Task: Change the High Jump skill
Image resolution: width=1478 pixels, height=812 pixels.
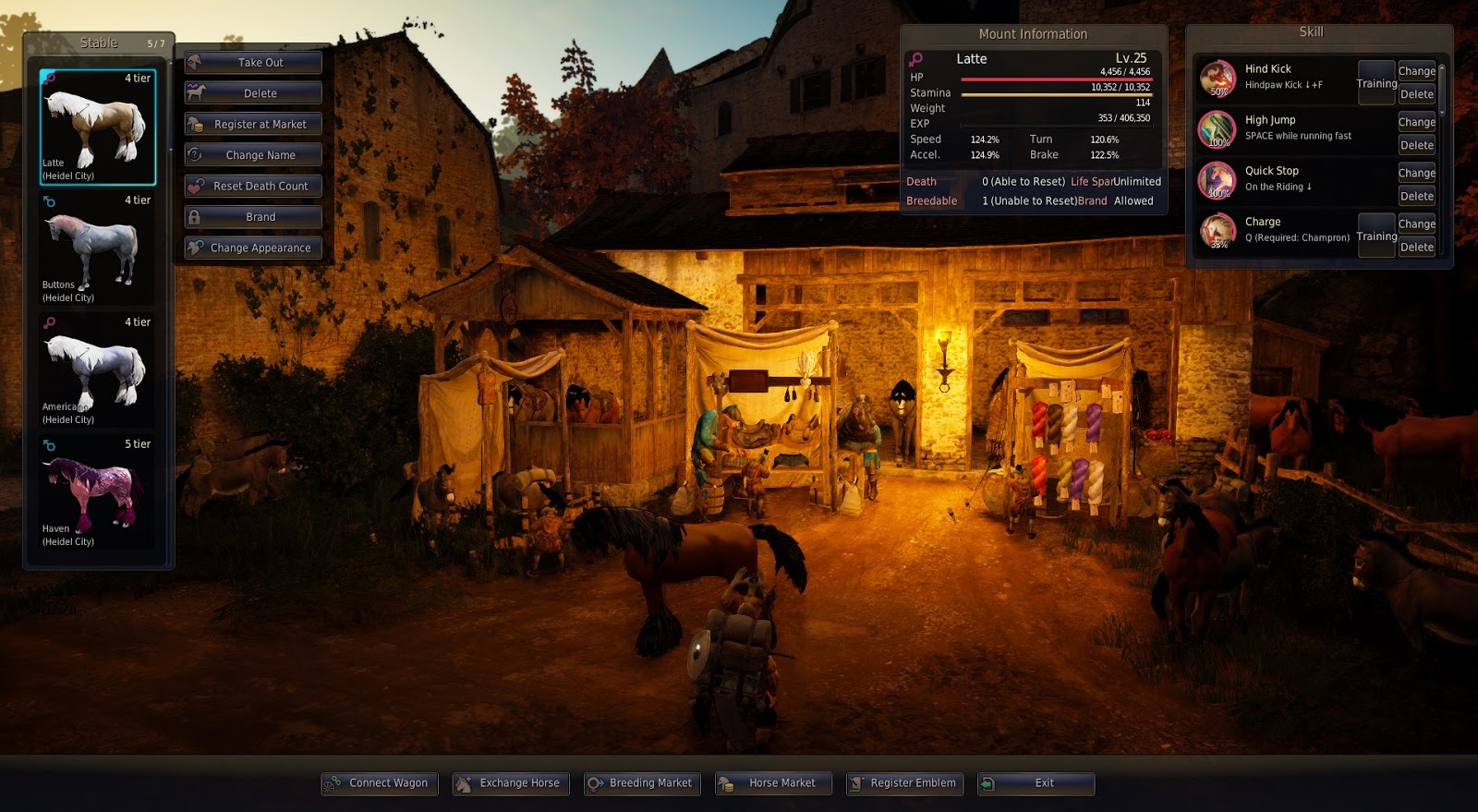Action: click(1416, 121)
